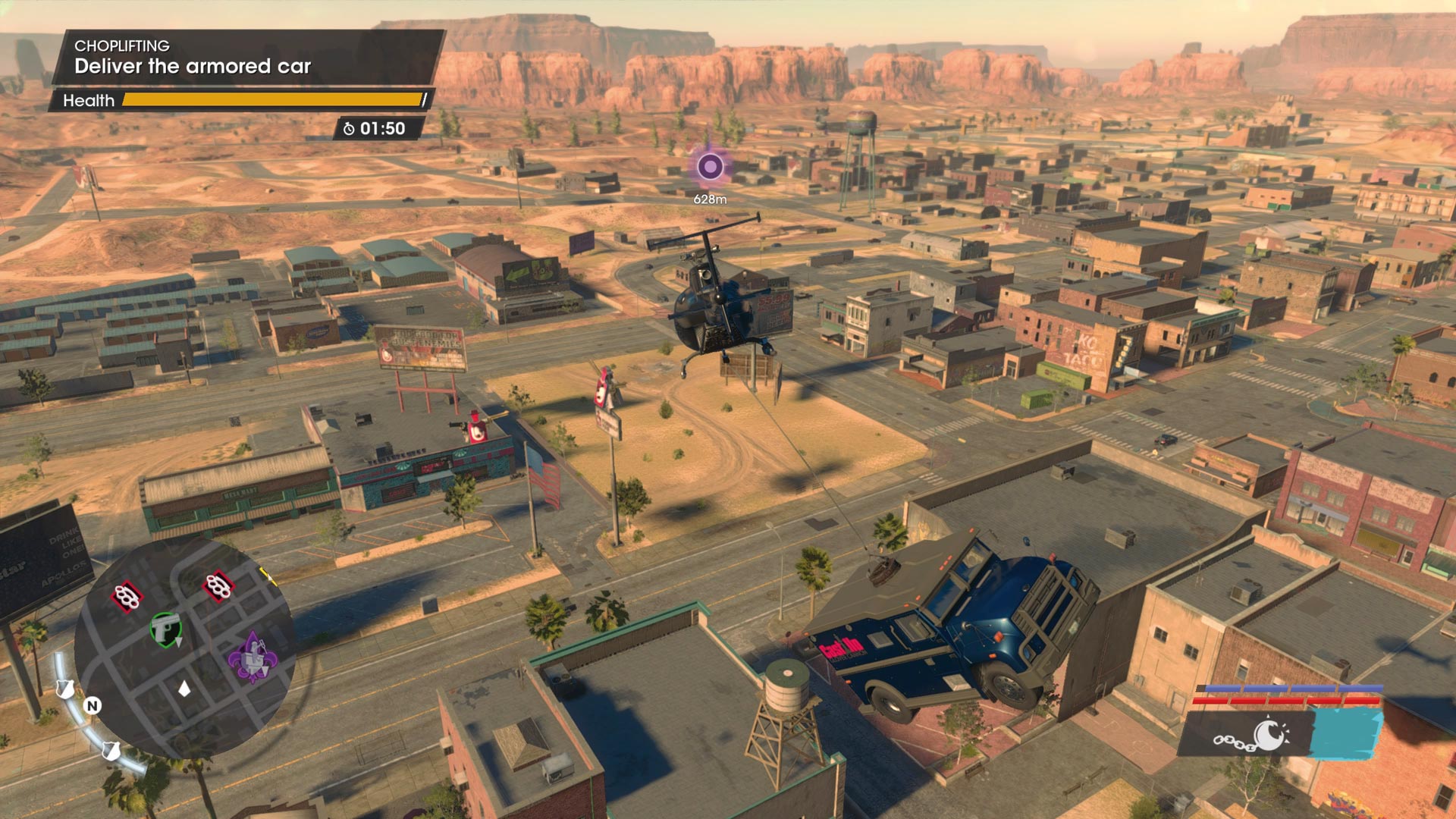Select the green pistol icon on minimap
This screenshot has height=819, width=1456.
(165, 629)
